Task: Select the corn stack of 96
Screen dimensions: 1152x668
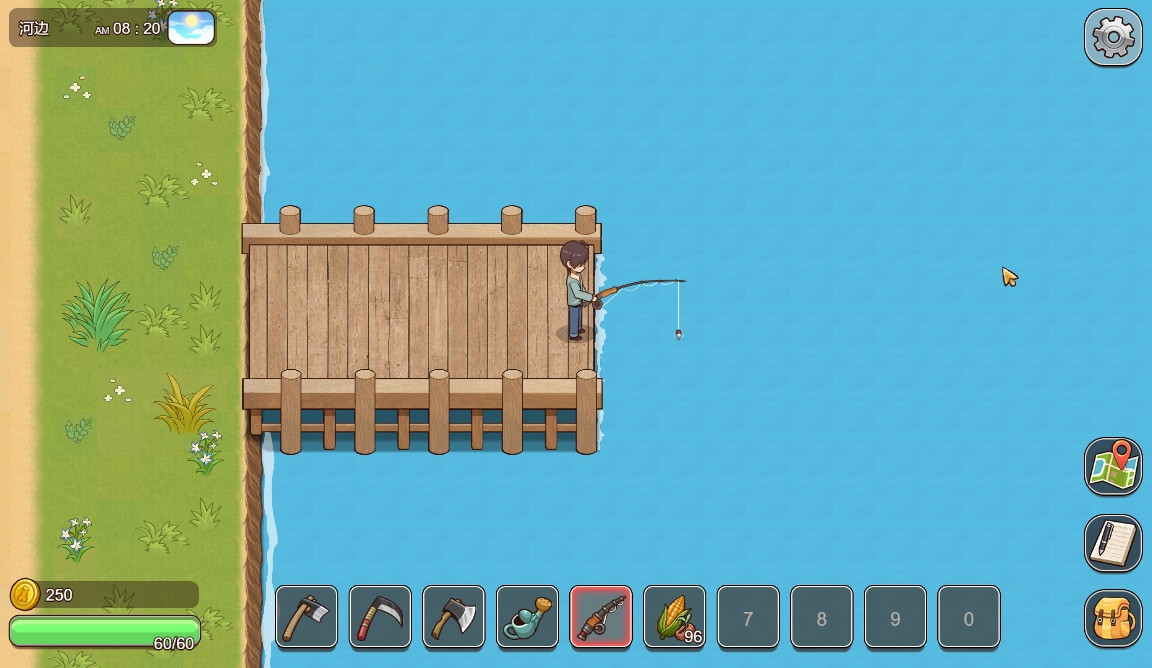Action: tap(675, 617)
